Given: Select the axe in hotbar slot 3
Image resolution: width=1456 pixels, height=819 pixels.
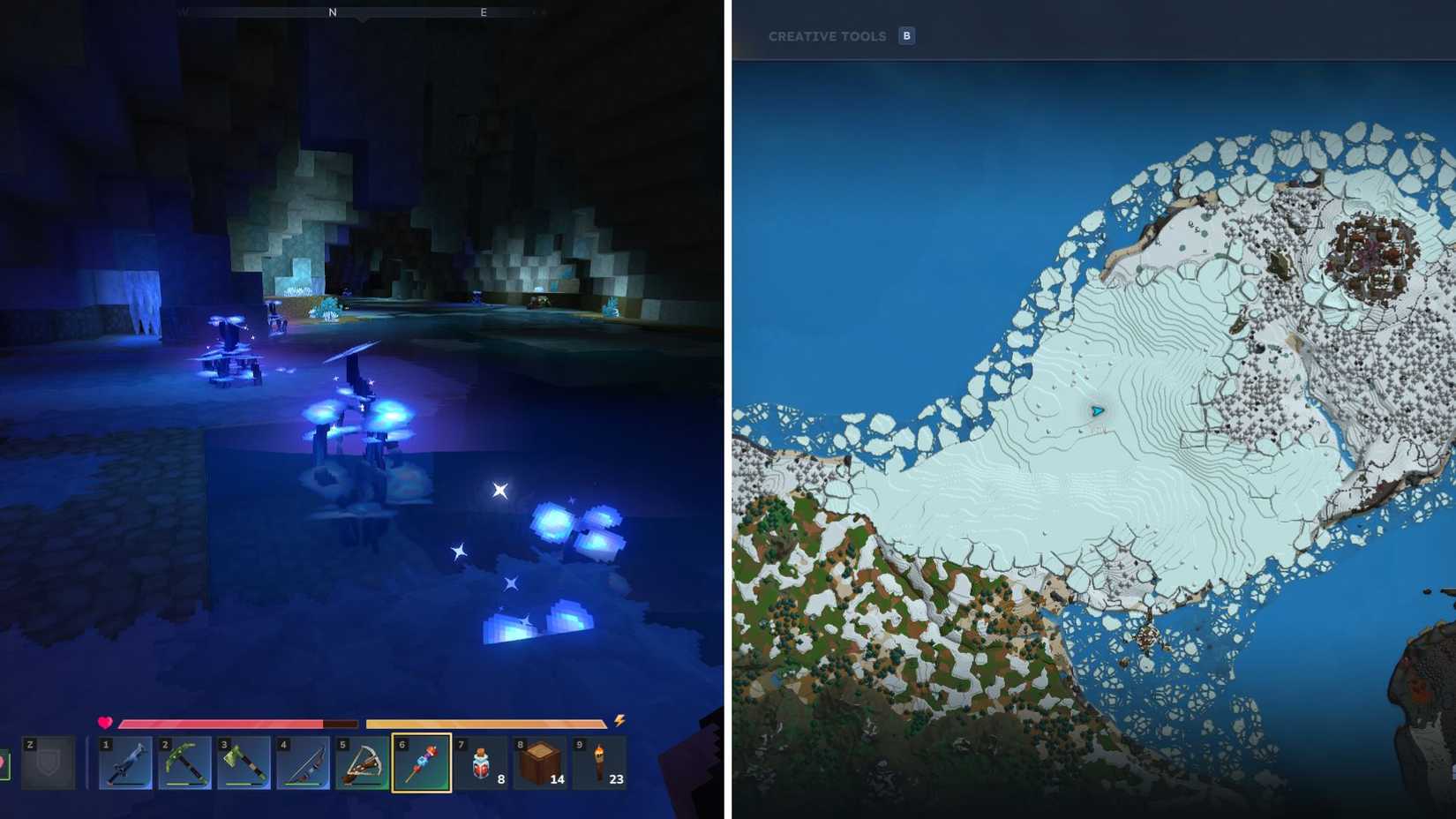Looking at the screenshot, I should coord(243,761).
